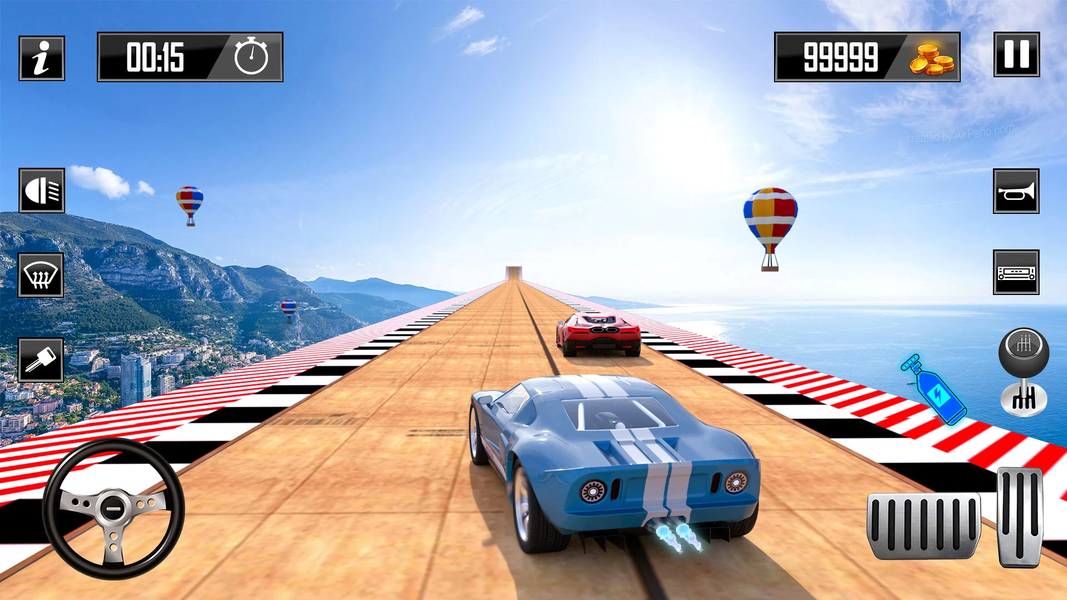Click the steering wheel control
The height and width of the screenshot is (600, 1067).
click(113, 508)
